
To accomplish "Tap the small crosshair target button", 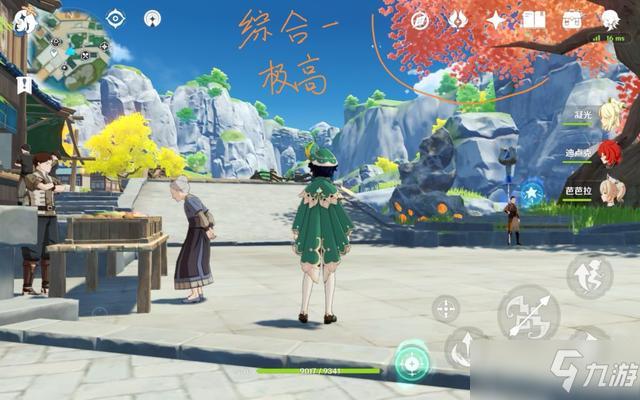I will pyautogui.click(x=446, y=309).
